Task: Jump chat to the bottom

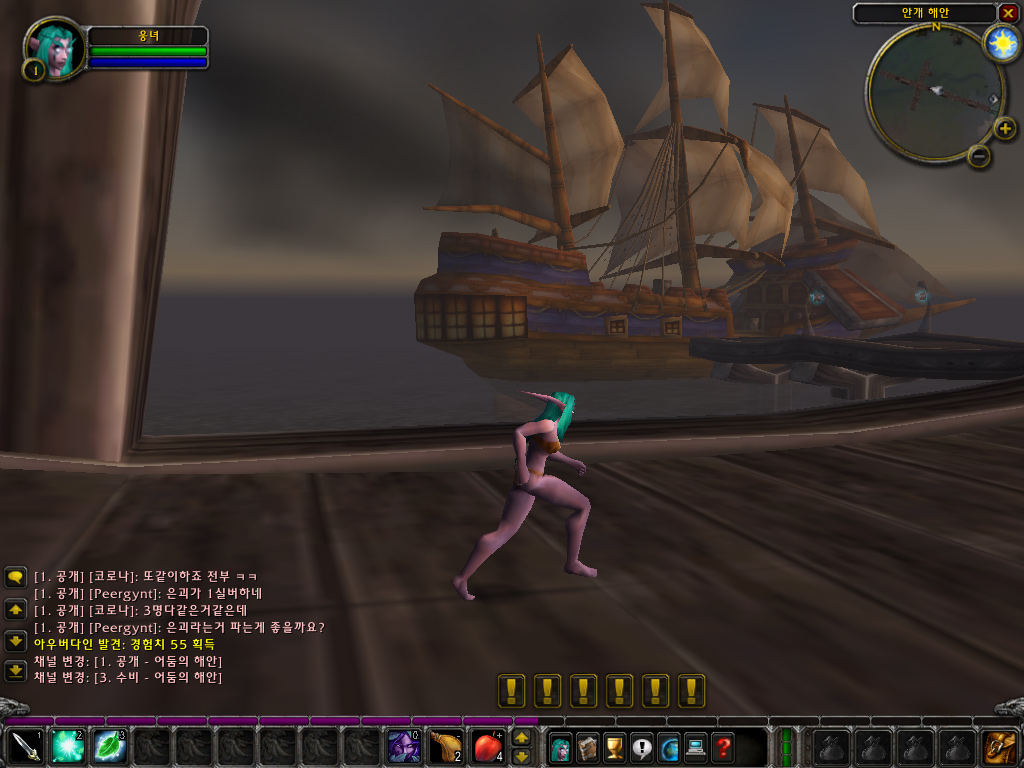Action: pyautogui.click(x=15, y=672)
